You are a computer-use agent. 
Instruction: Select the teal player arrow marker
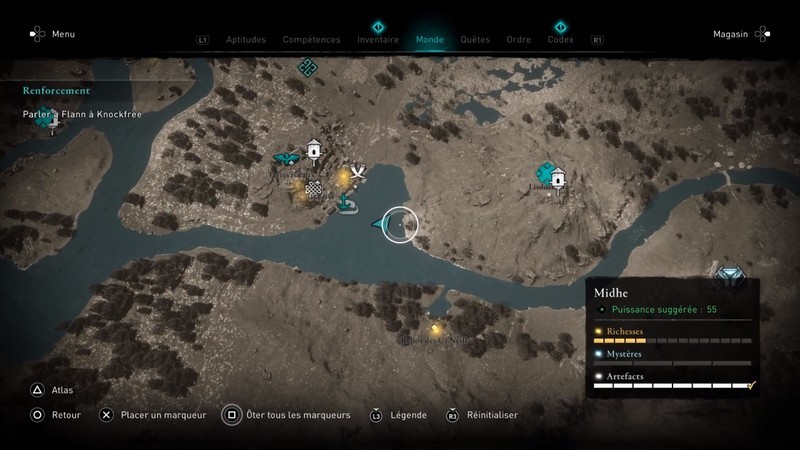tap(381, 224)
